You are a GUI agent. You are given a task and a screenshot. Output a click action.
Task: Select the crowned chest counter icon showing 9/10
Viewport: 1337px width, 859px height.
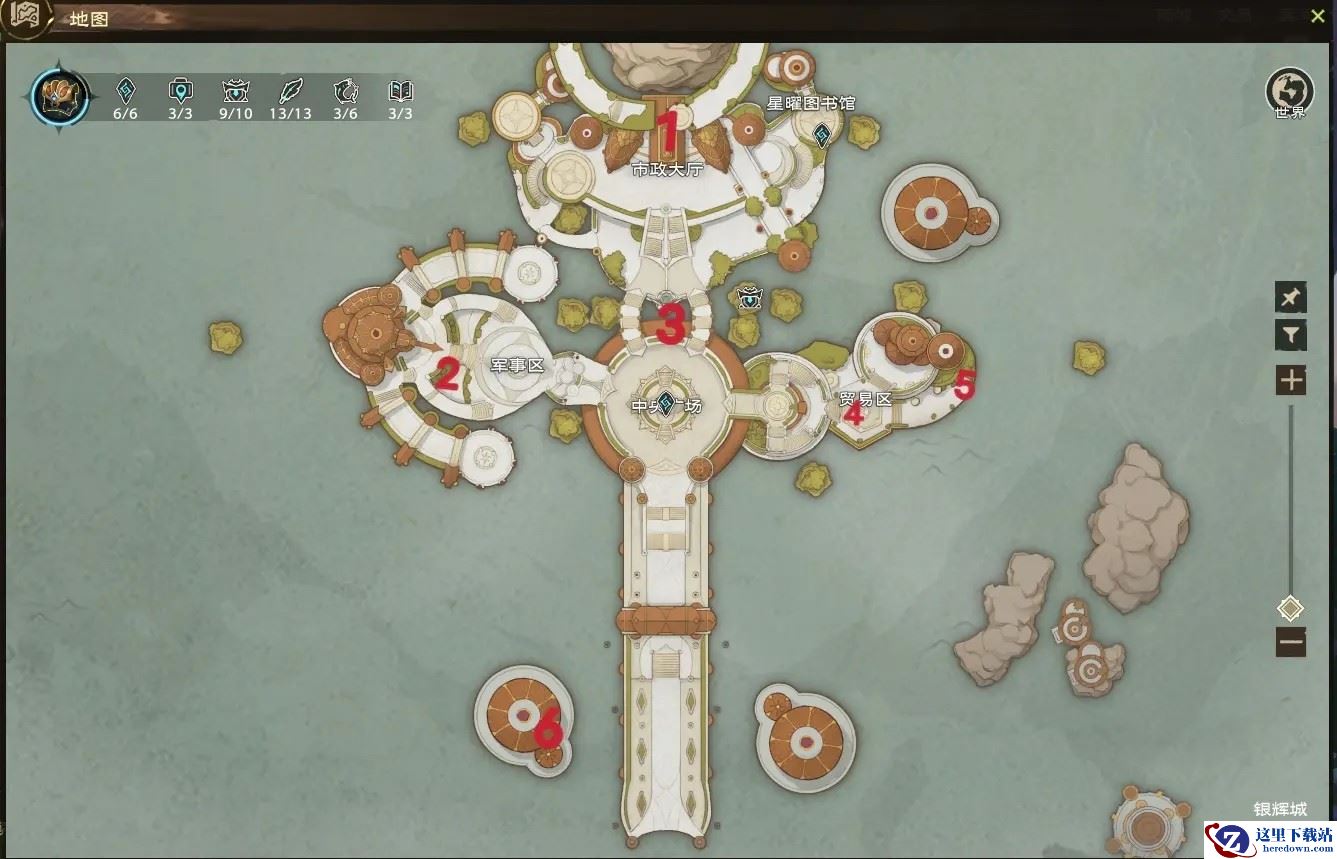click(x=235, y=91)
